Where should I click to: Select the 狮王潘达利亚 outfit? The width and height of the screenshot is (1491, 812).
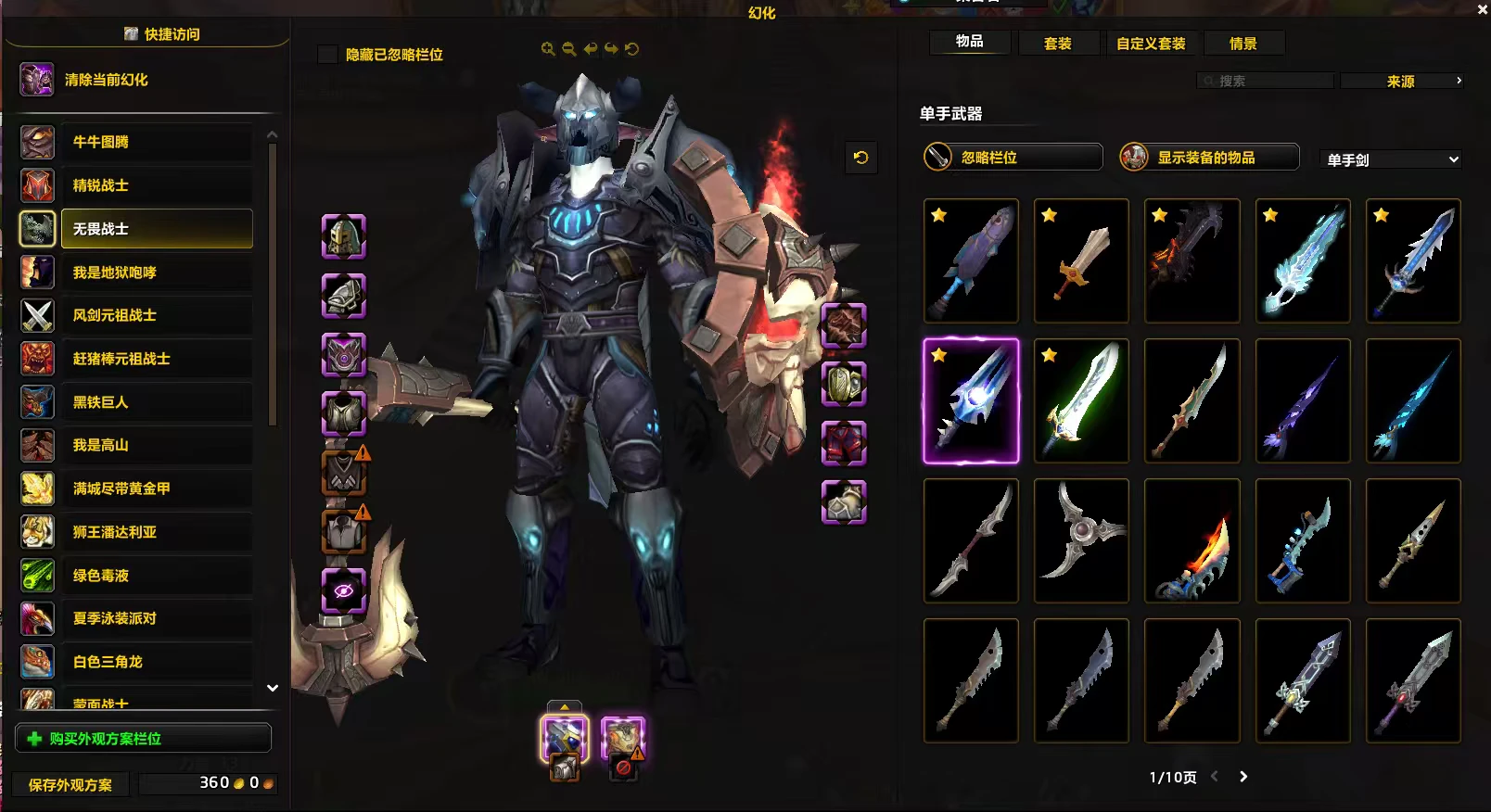tap(156, 532)
